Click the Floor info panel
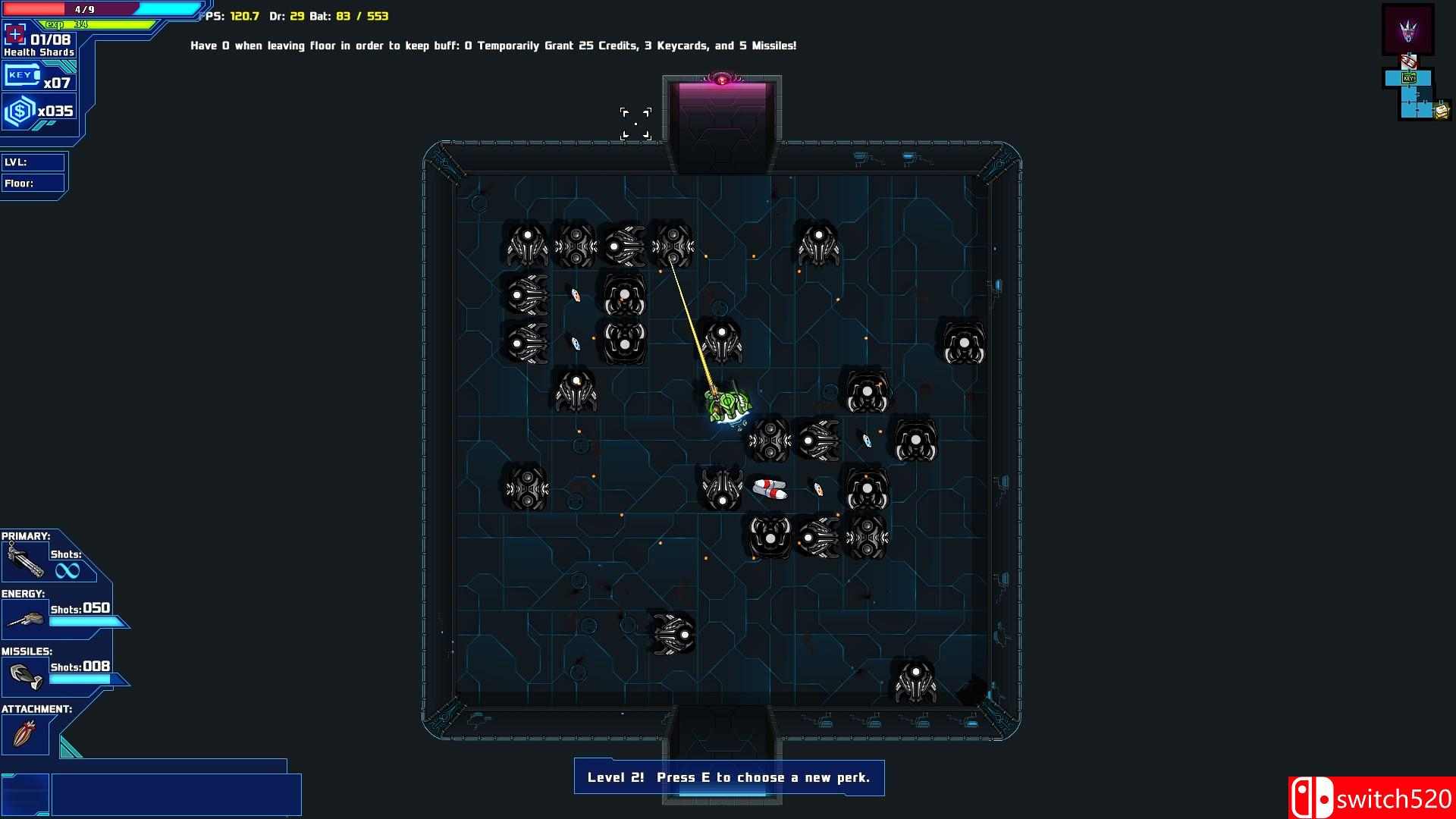Screen dimensions: 1456x819 click(33, 183)
